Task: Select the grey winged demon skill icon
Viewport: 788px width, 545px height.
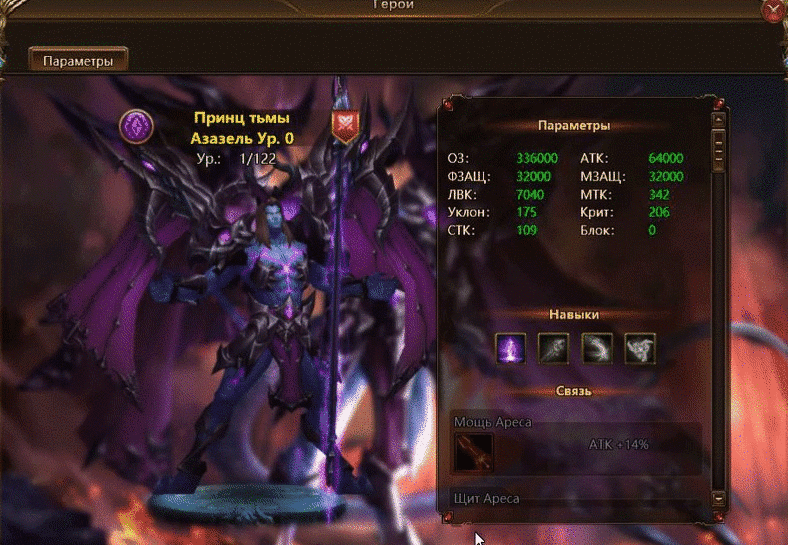Action: coord(640,348)
